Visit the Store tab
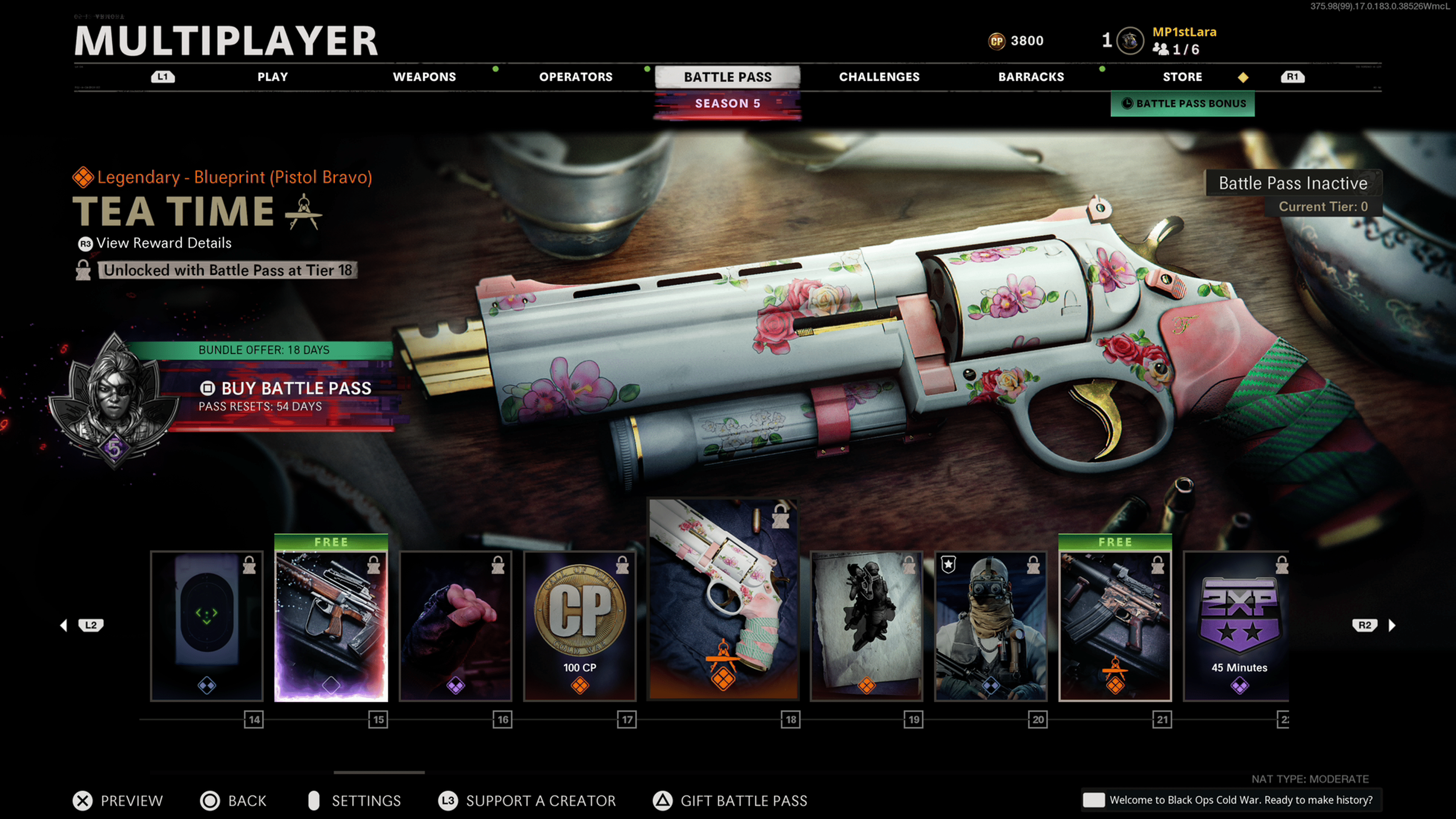The width and height of the screenshot is (1456, 819). [1182, 77]
